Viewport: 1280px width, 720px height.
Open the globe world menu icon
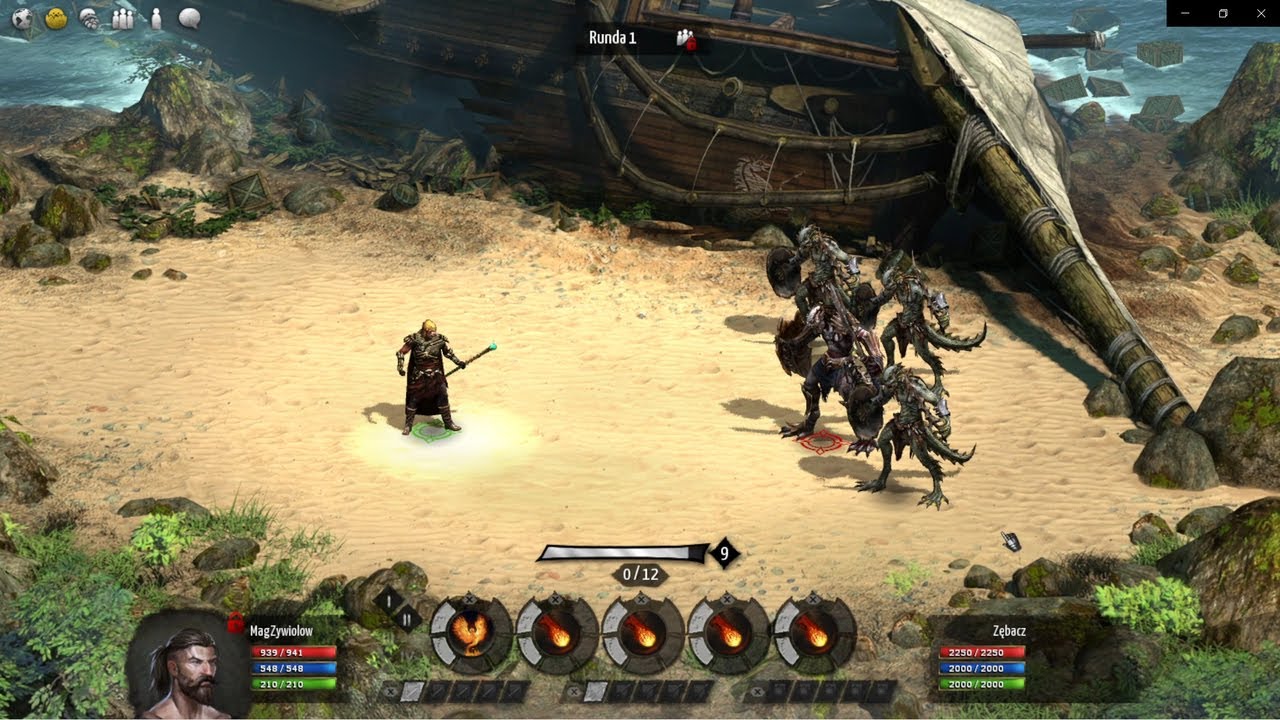22,18
